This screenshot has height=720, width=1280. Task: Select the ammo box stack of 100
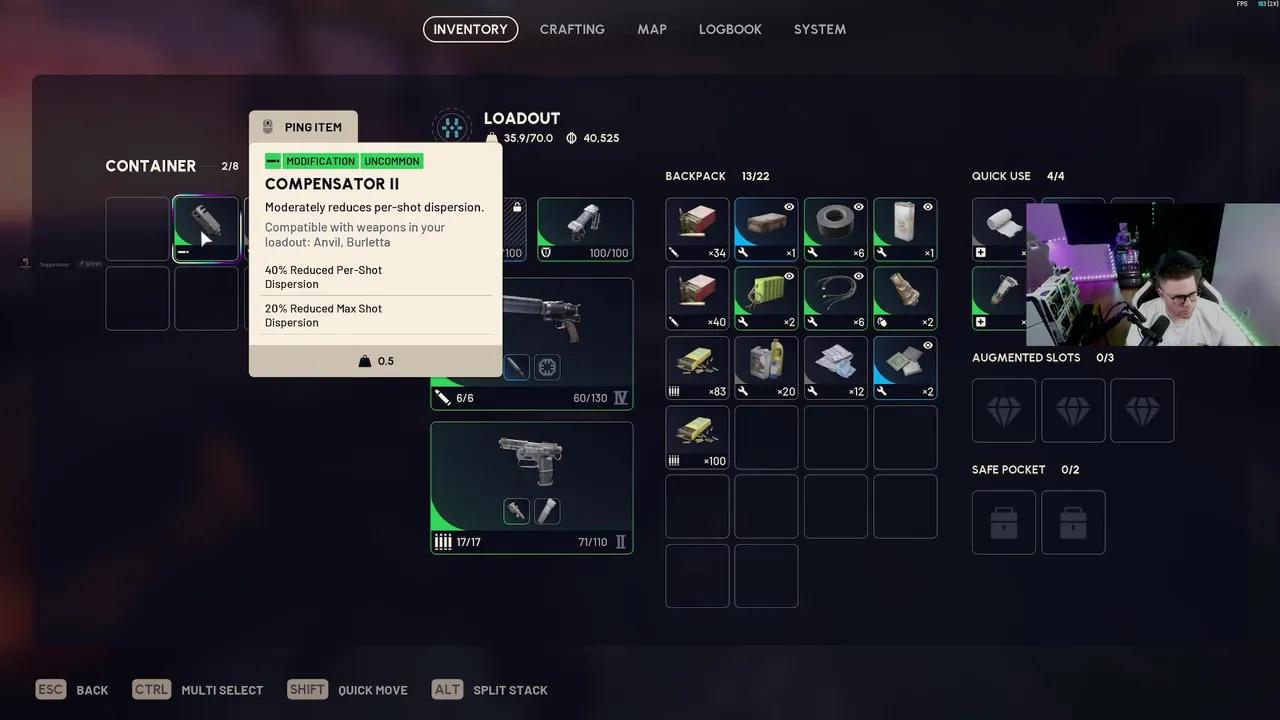click(x=697, y=437)
